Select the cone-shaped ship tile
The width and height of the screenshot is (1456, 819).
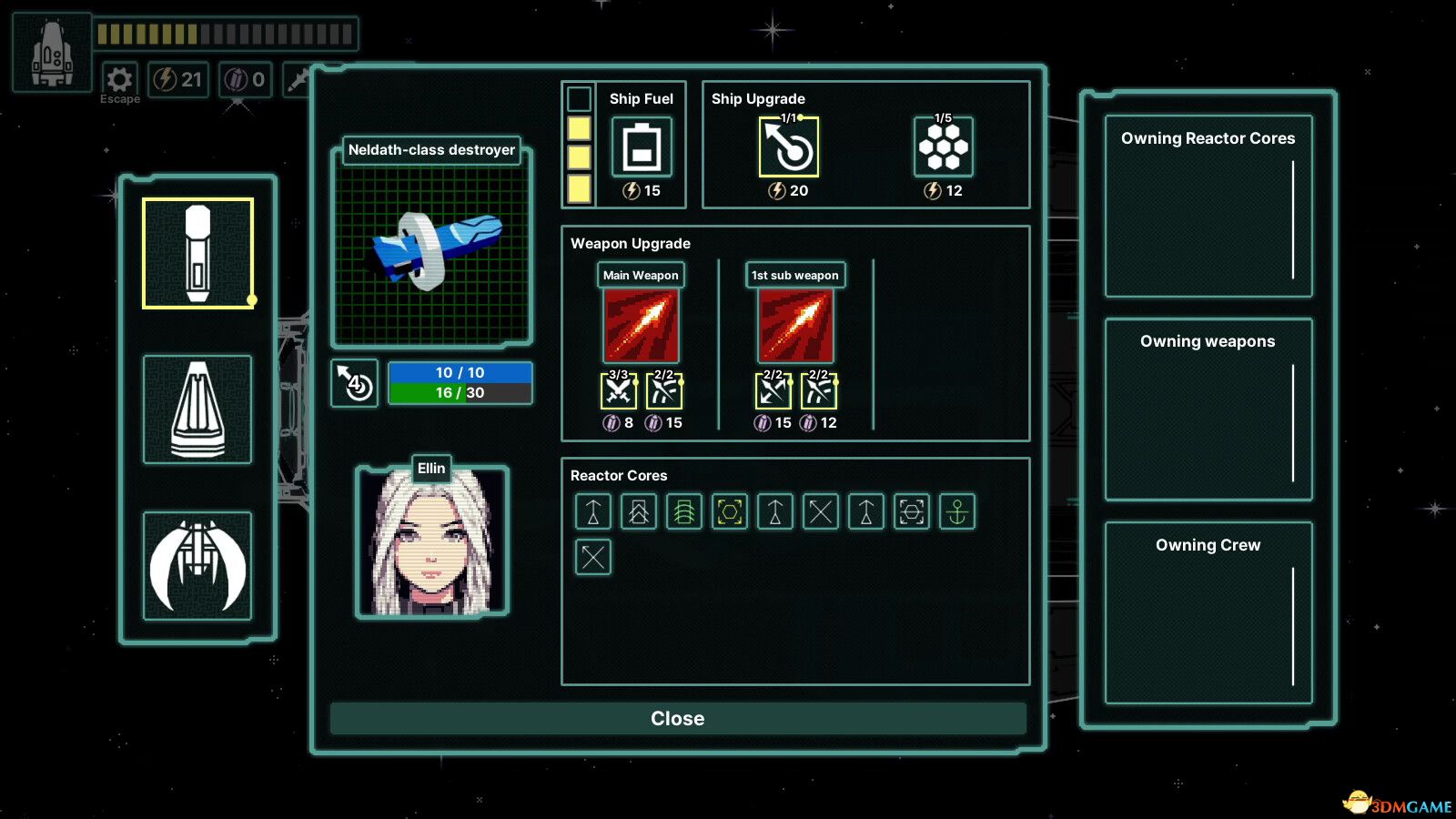point(197,409)
